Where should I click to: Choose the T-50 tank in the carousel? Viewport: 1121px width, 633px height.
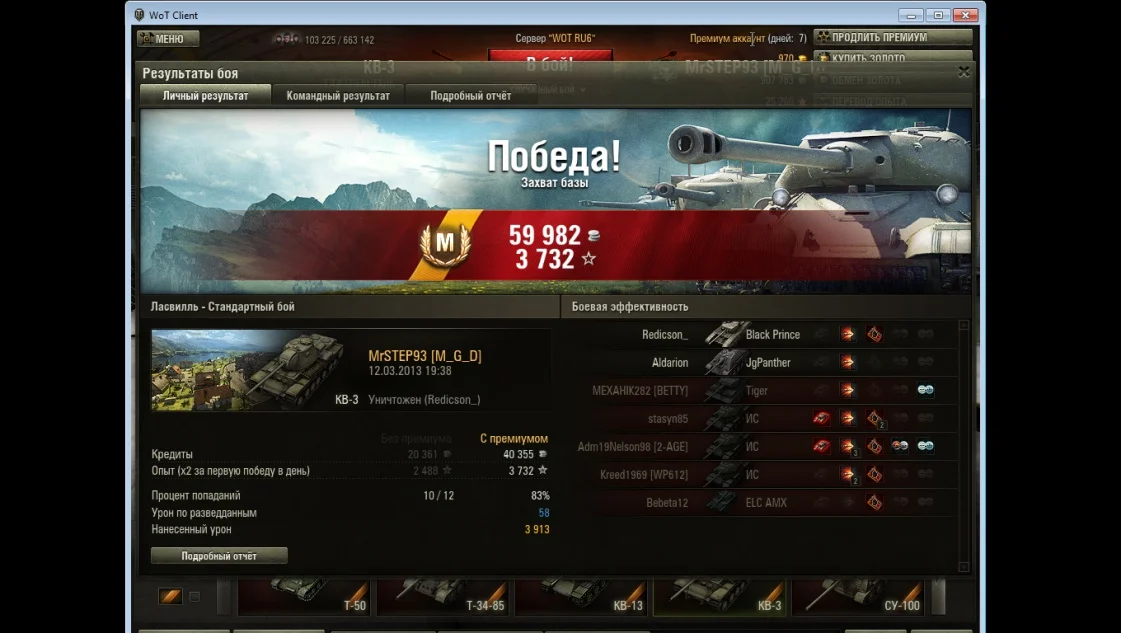(x=303, y=596)
